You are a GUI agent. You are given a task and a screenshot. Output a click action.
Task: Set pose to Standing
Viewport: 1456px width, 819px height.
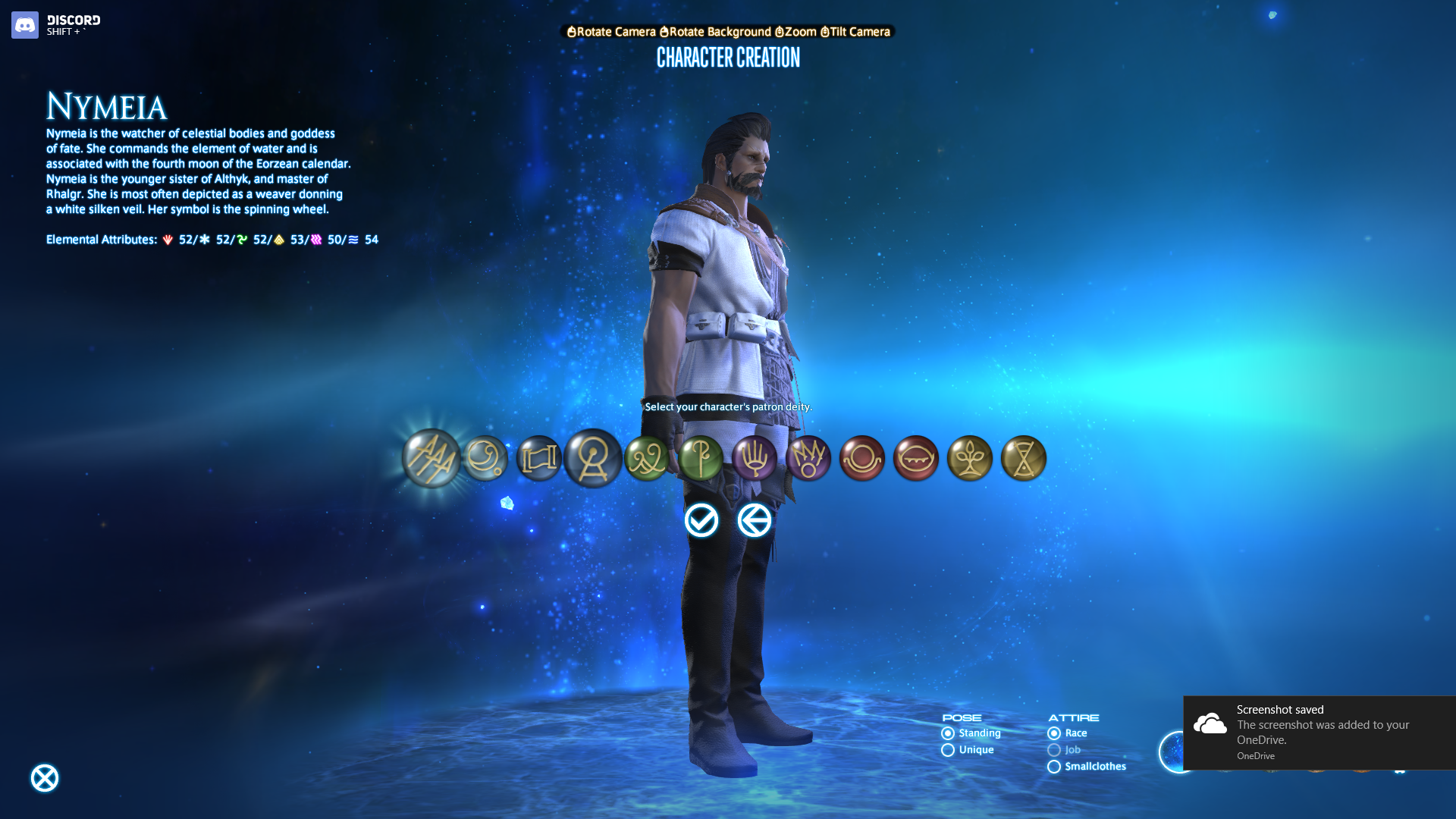point(948,733)
